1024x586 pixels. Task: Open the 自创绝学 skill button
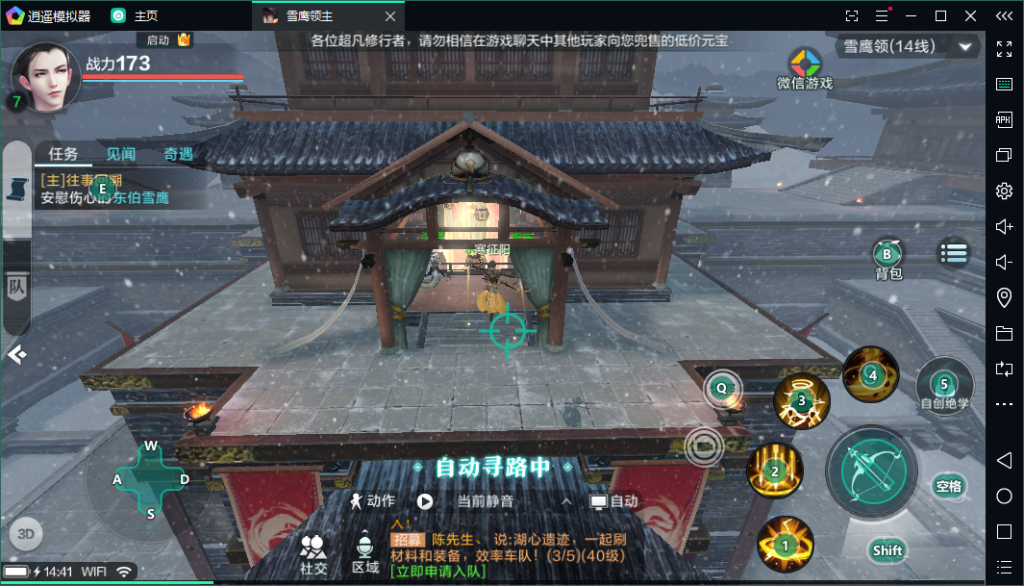pos(943,386)
